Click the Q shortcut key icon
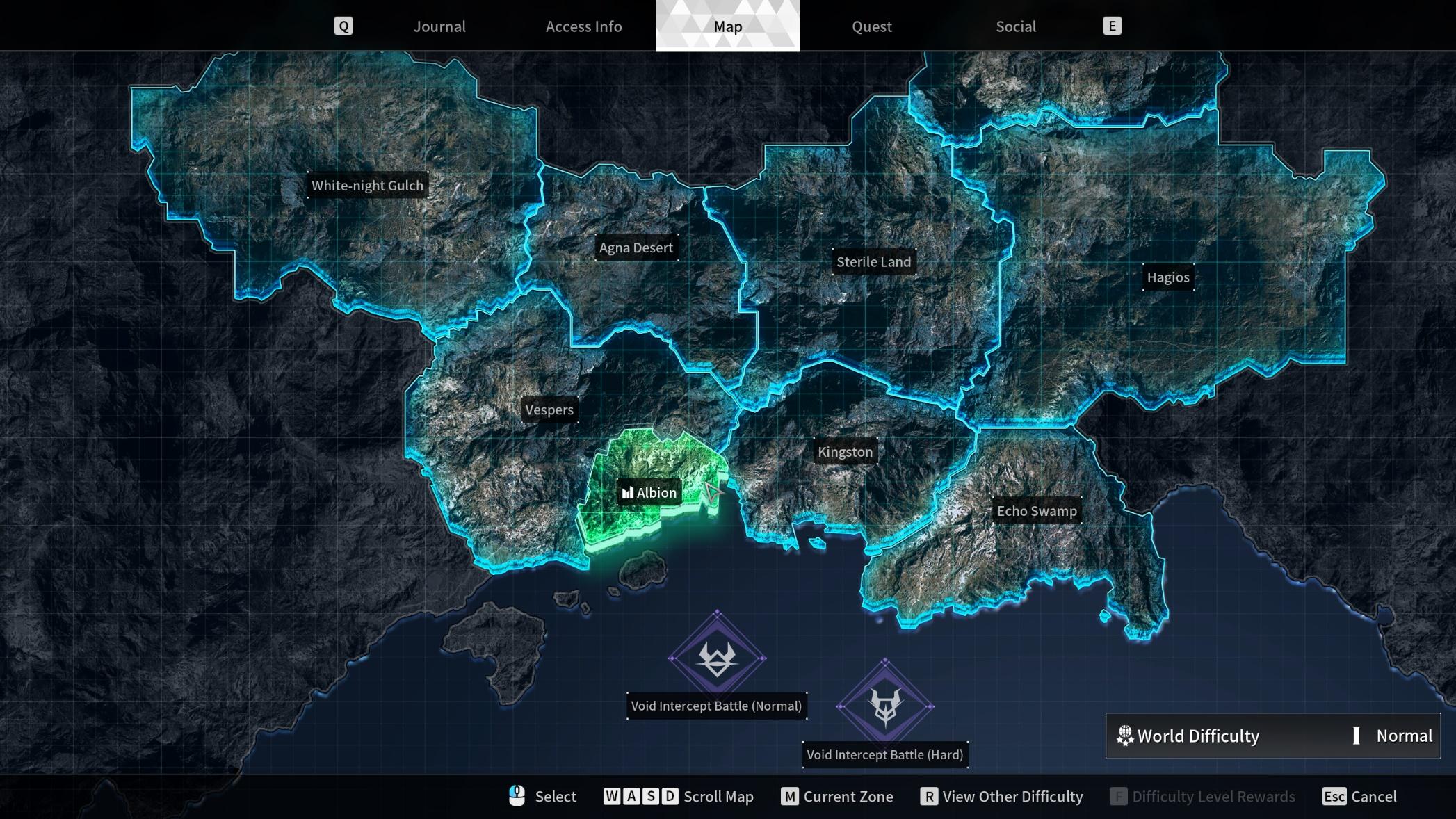 [x=343, y=26]
